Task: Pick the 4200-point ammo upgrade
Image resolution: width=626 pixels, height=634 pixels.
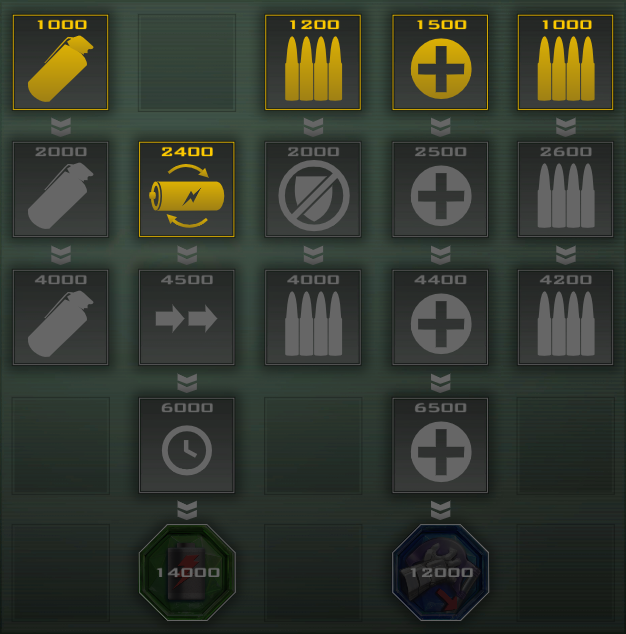Action: (566, 316)
